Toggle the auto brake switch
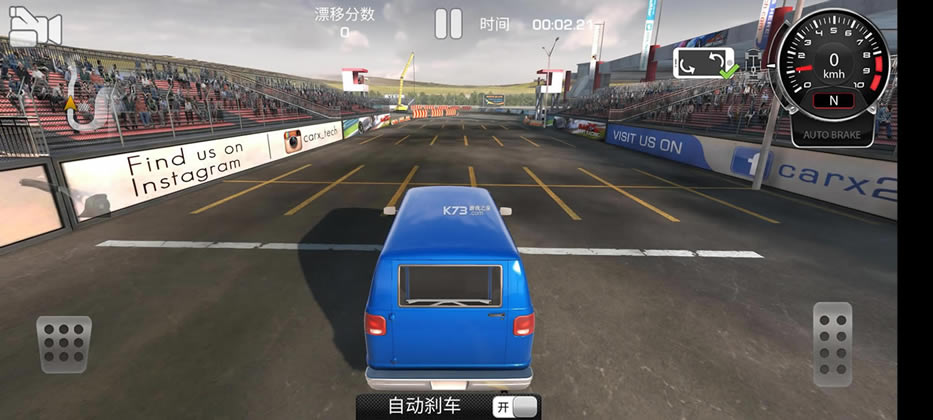Screen dimensions: 933x420 tap(515, 407)
